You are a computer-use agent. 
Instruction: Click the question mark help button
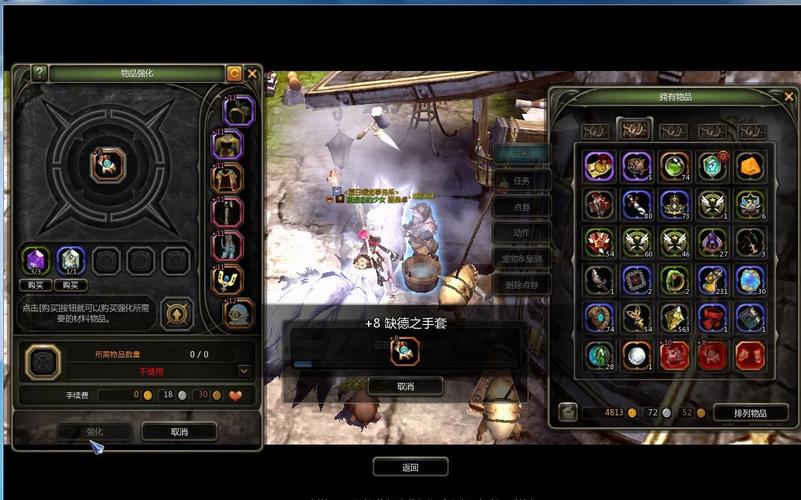coord(40,73)
